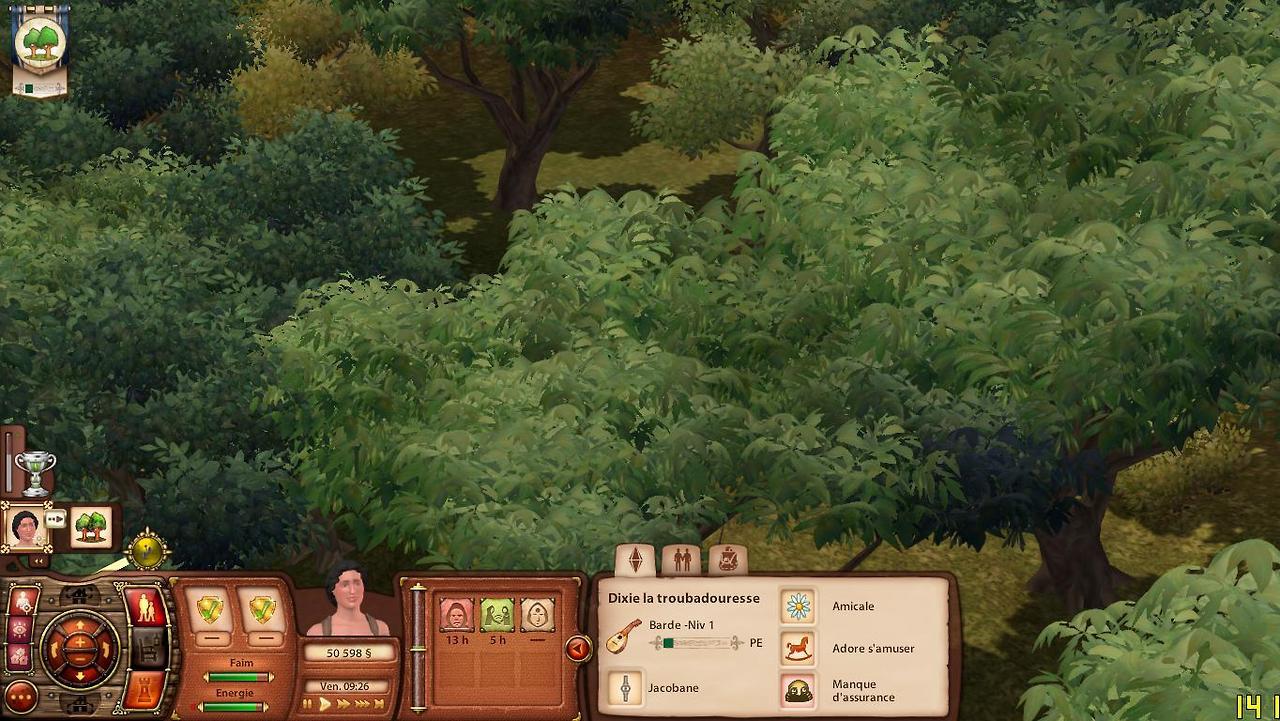This screenshot has width=1280, height=721.
Task: Switch to the two-people relationships tab
Action: [x=682, y=560]
